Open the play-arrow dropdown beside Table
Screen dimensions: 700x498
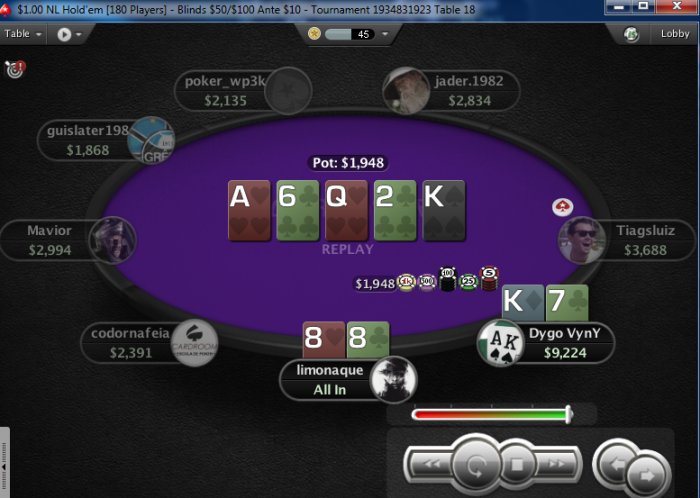coord(68,34)
